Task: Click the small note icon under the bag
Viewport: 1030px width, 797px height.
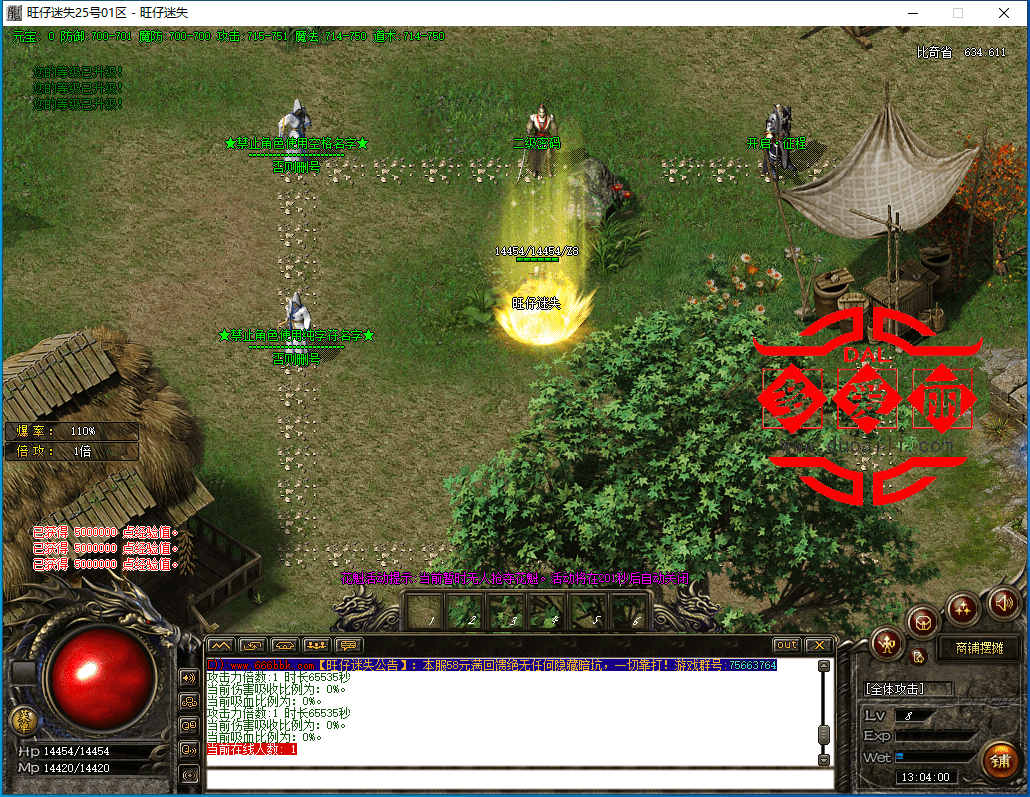Action: tap(919, 657)
